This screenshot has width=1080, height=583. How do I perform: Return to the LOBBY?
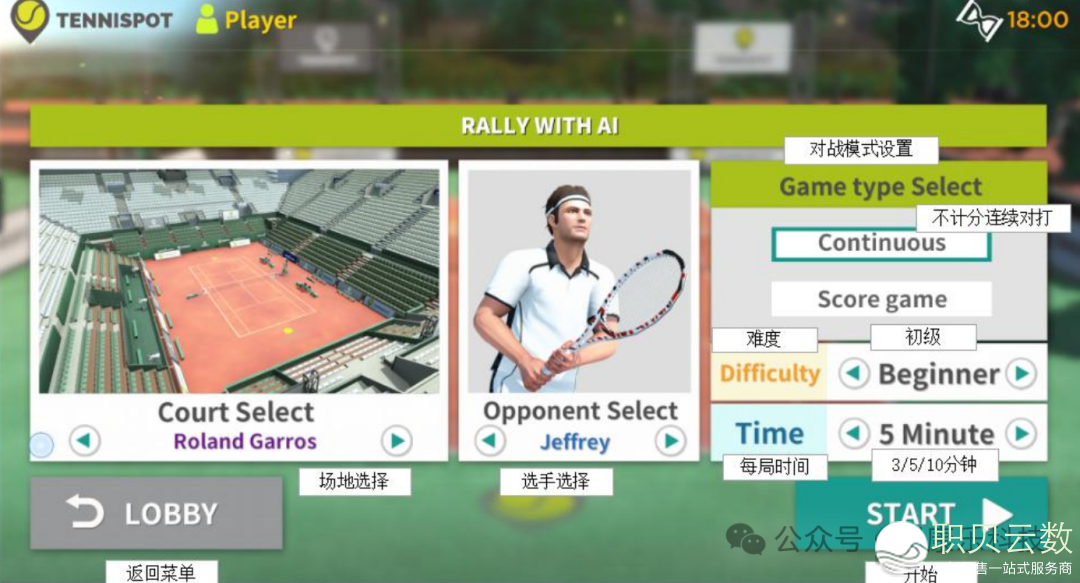156,513
